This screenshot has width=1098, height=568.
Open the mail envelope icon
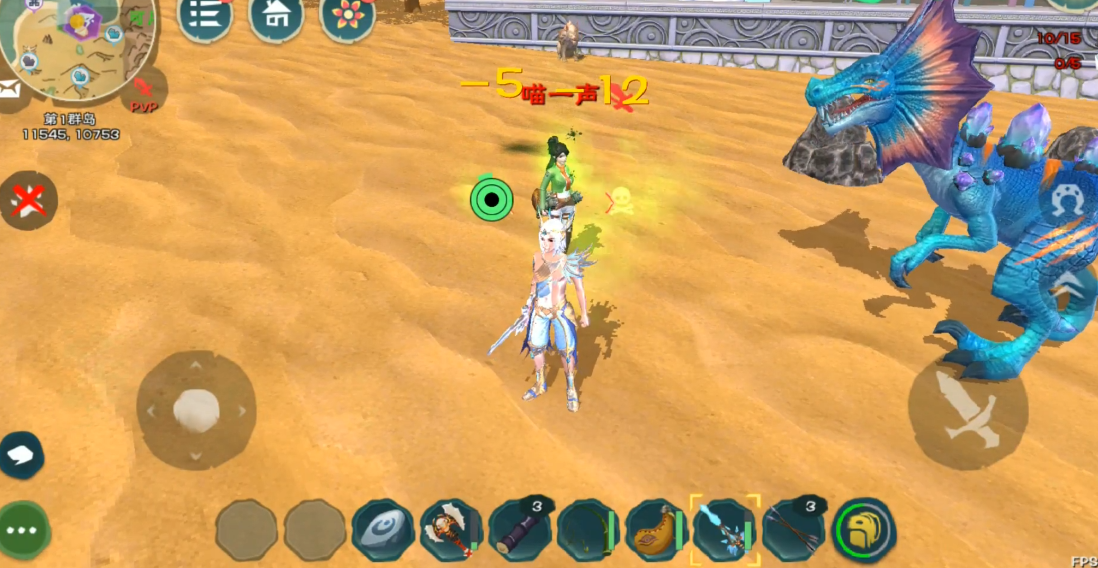point(9,92)
